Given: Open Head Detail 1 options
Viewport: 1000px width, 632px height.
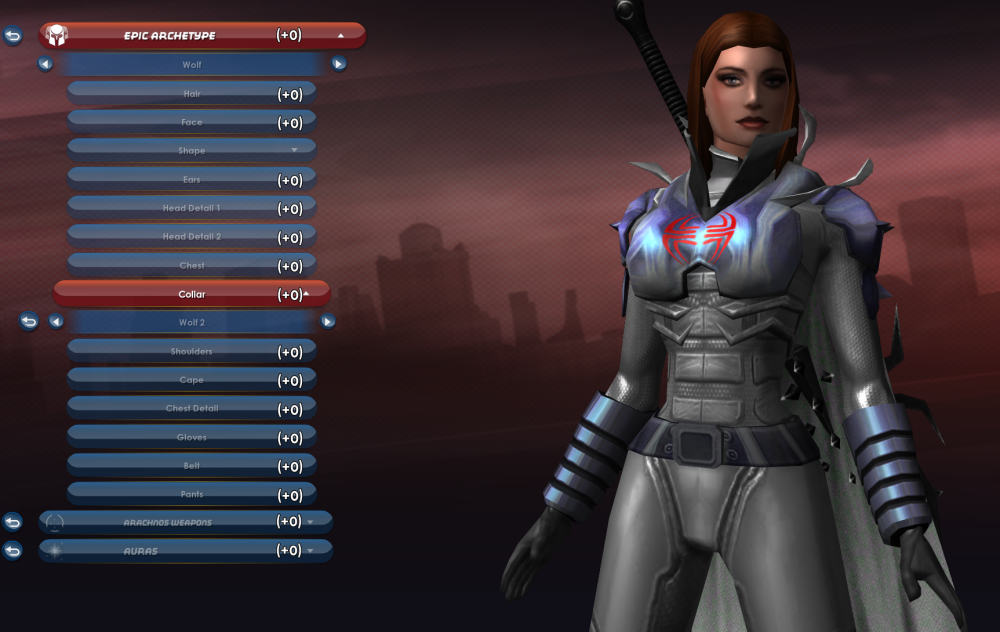Looking at the screenshot, I should [192, 208].
